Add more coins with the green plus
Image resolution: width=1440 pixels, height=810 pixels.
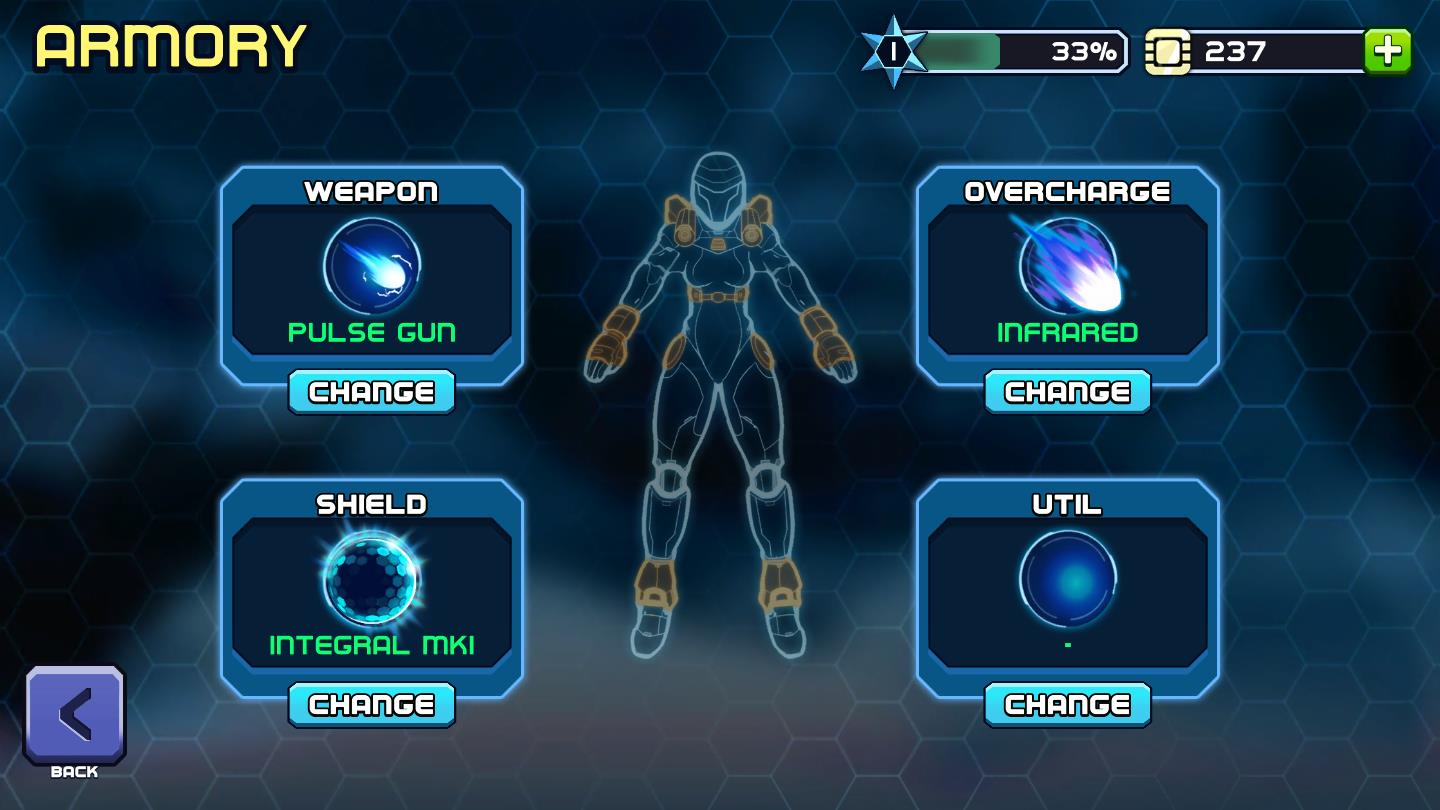coord(1388,51)
